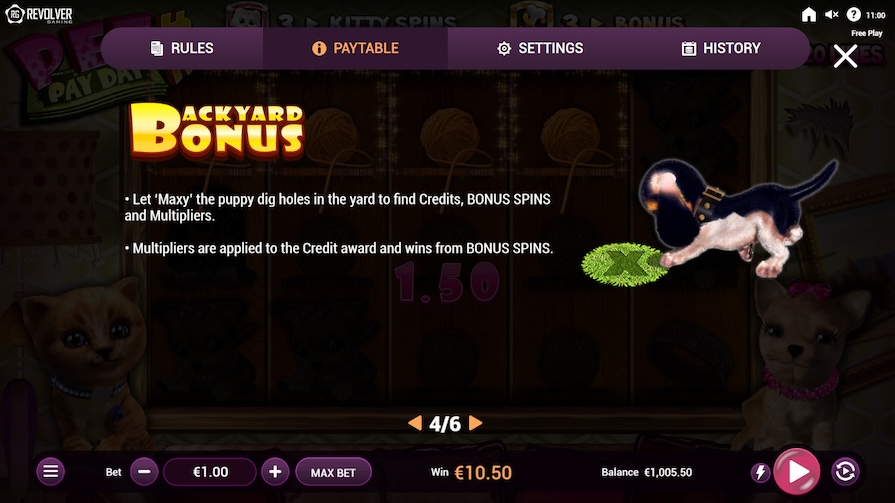895x503 pixels.
Task: Select the Paytable tab
Action: 355,48
